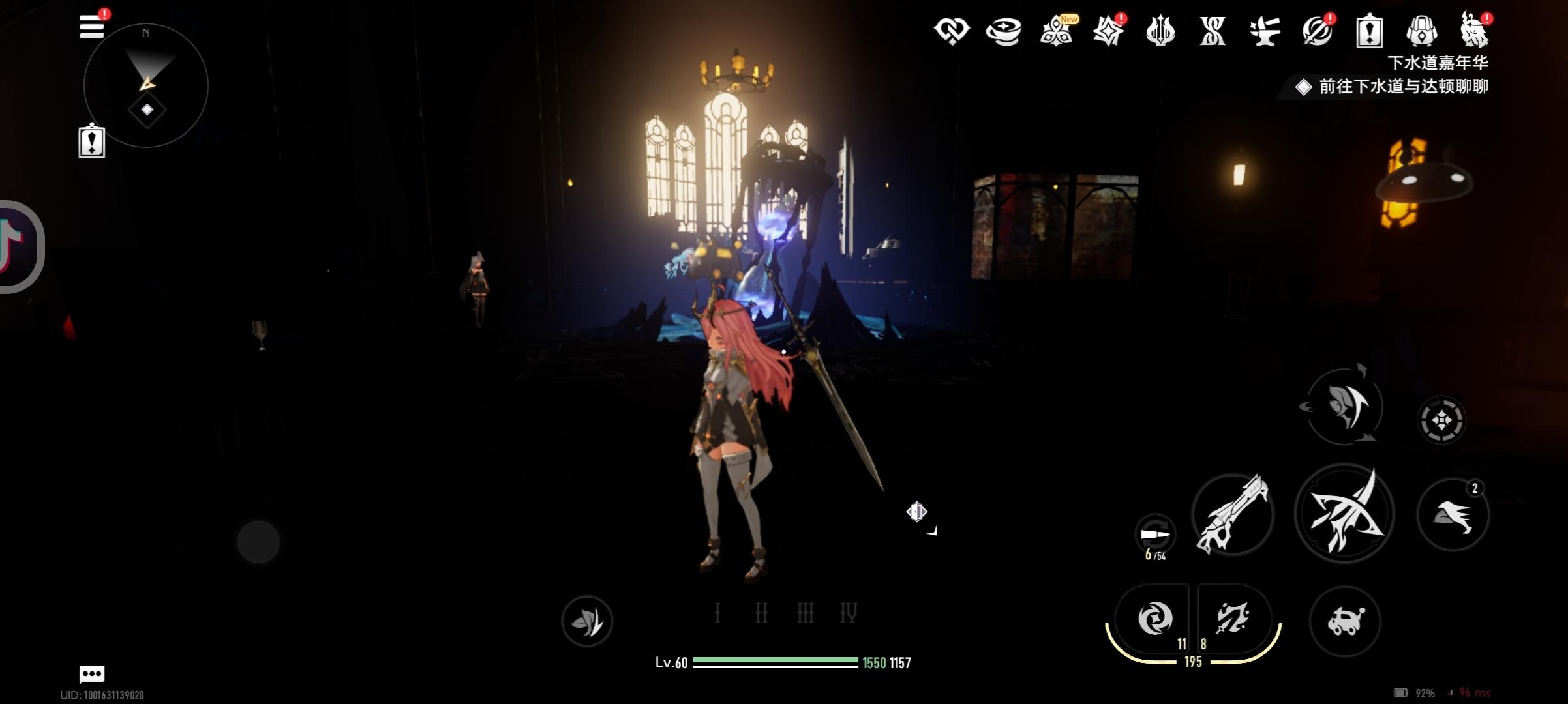Open the backpack icon in top bar

click(1421, 31)
